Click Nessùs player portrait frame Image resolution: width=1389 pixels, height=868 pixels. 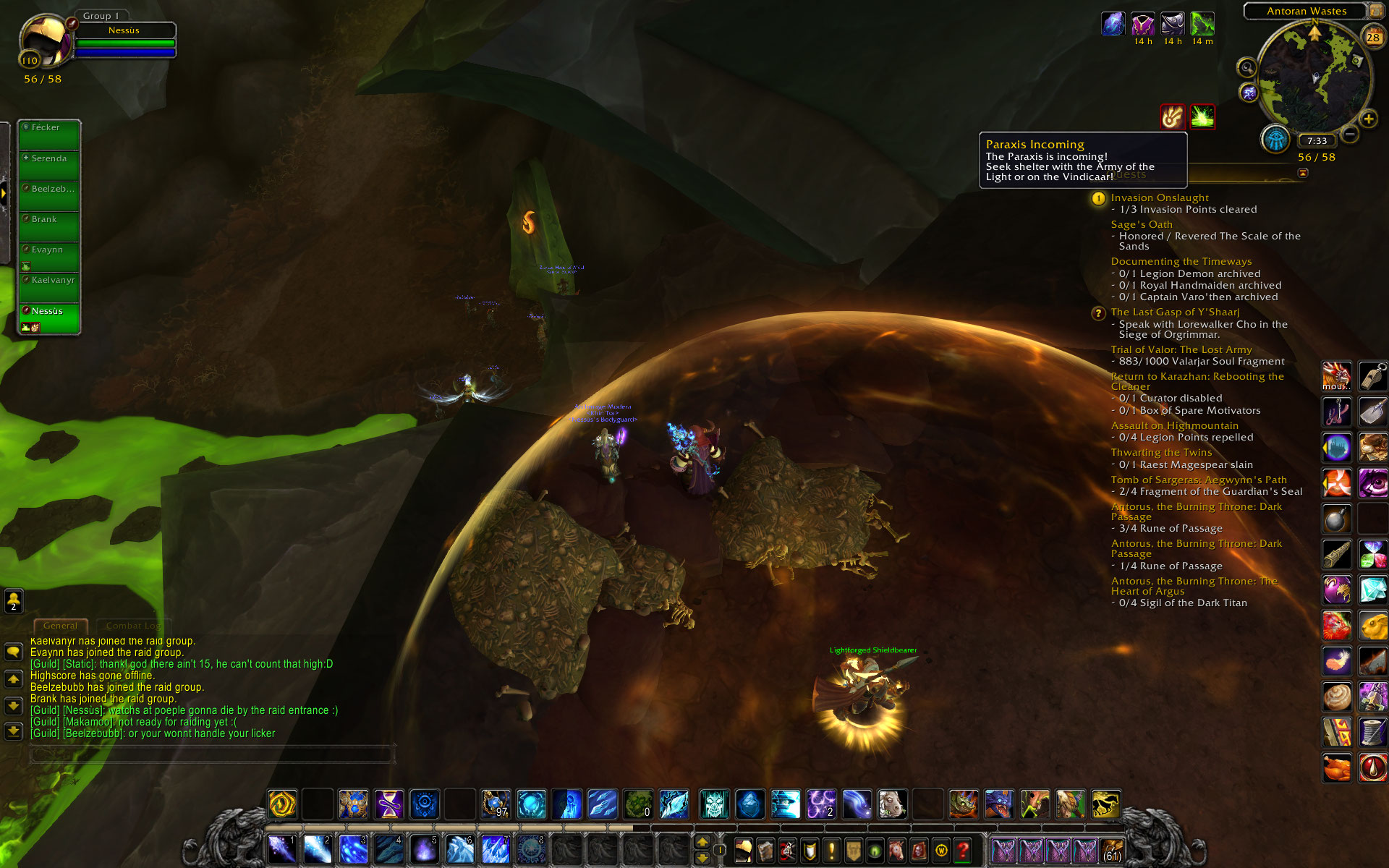tap(43, 41)
